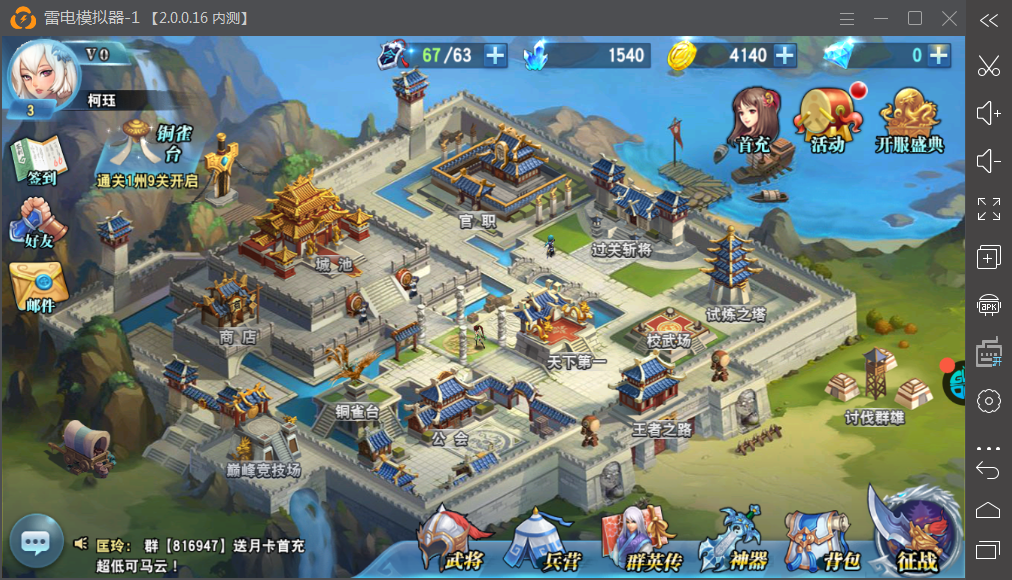Open the chat bubble button
Screen dimensions: 1012x580
[36, 543]
